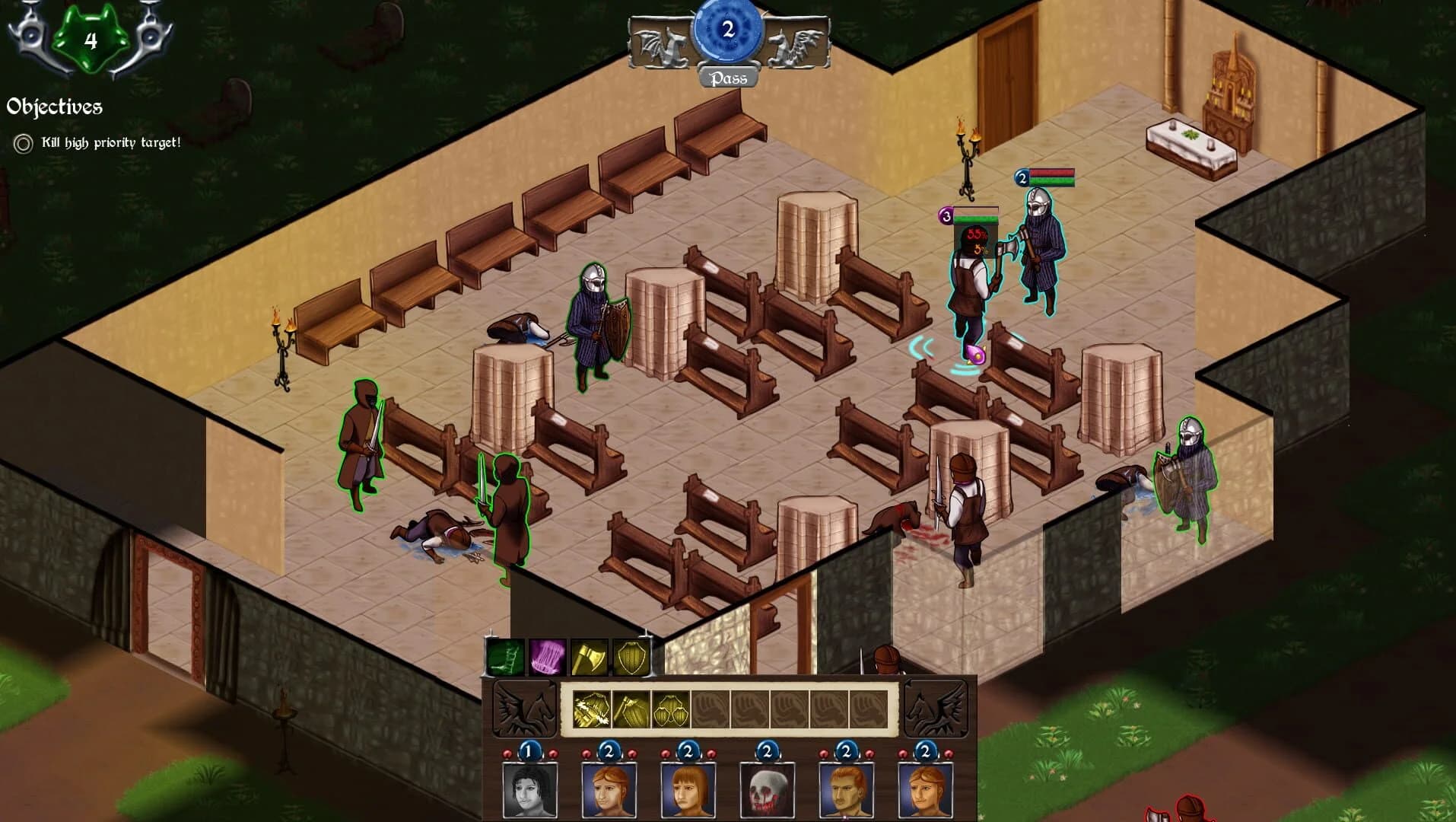Viewport: 1456px width, 822px height.
Task: Pick up the battle axe inventory item
Action: click(x=630, y=709)
